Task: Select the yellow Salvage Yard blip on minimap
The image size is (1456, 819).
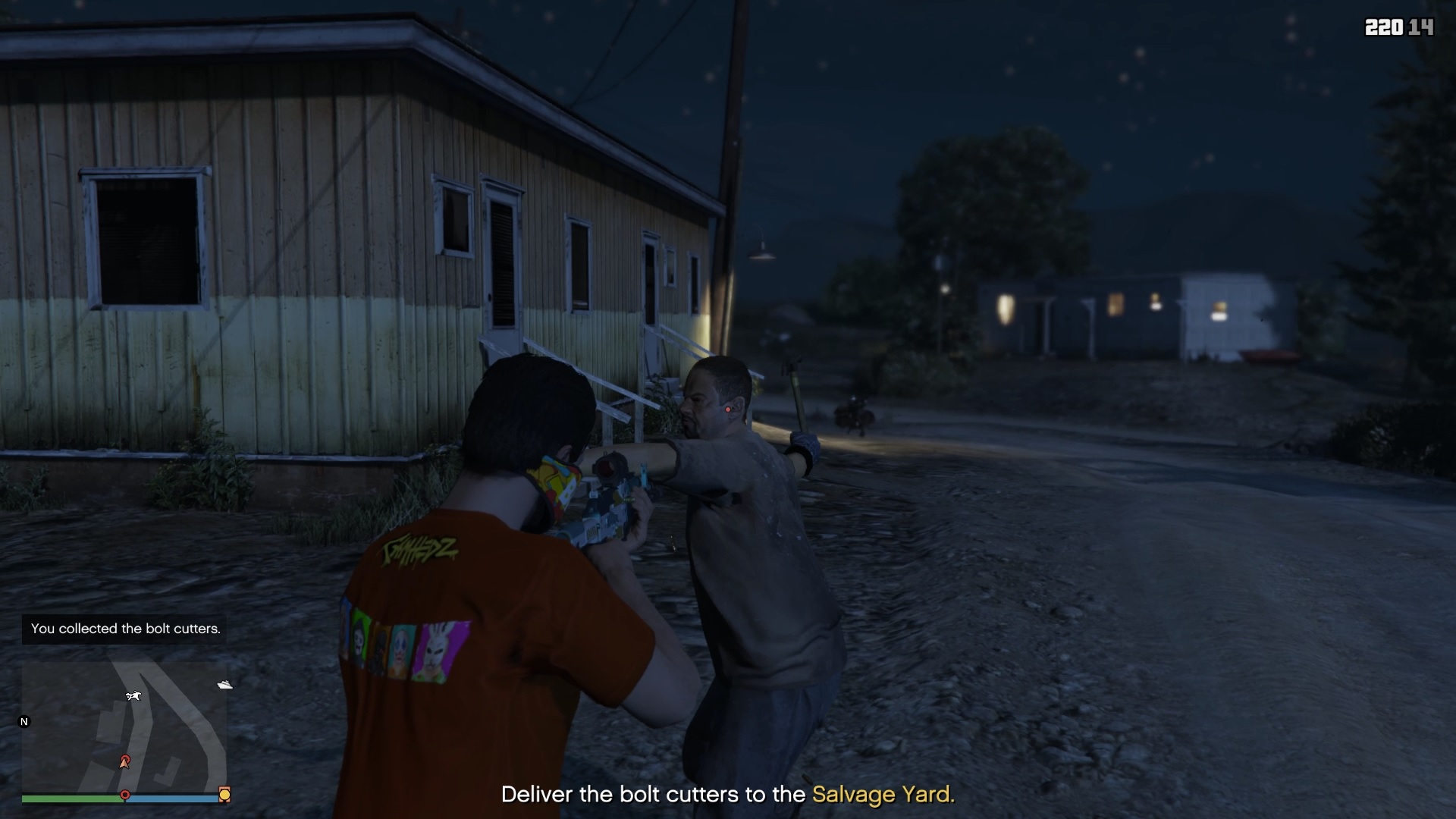Action: [x=224, y=794]
